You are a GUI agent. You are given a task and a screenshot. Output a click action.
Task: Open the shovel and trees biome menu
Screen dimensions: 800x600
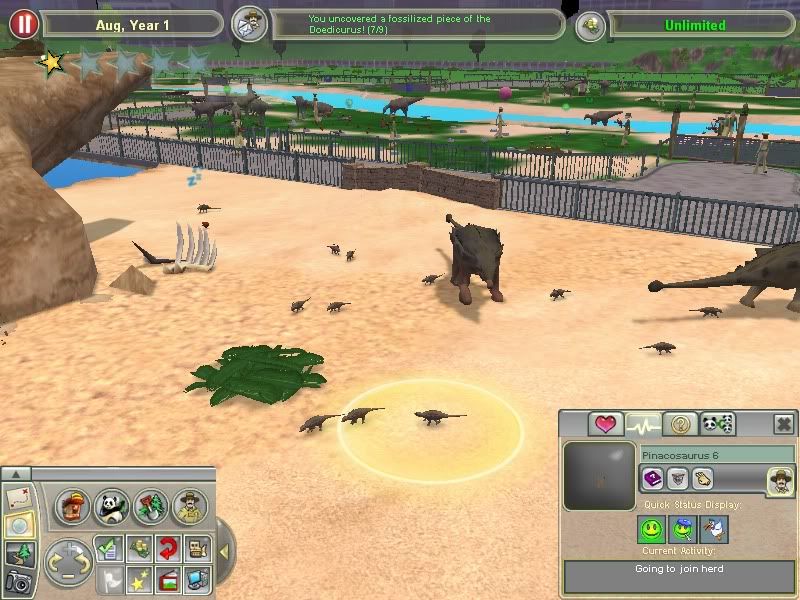150,507
